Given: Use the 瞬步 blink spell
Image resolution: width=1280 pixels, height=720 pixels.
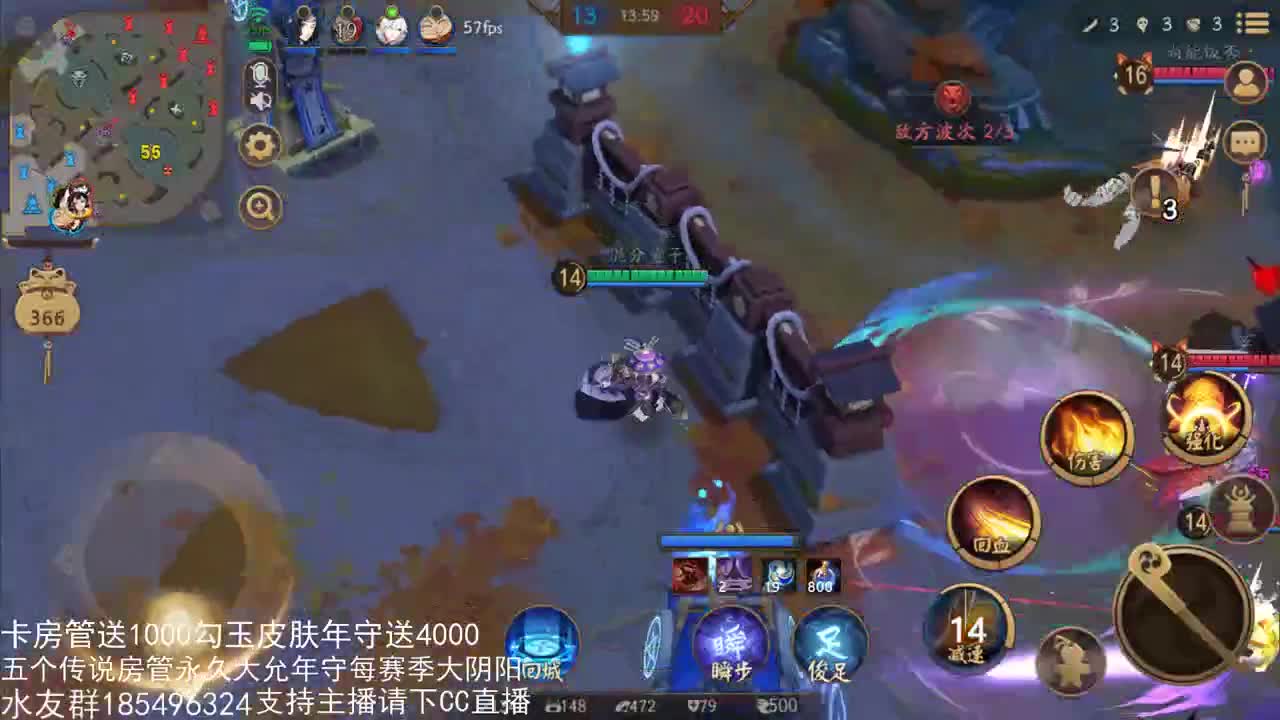Looking at the screenshot, I should coord(733,645).
